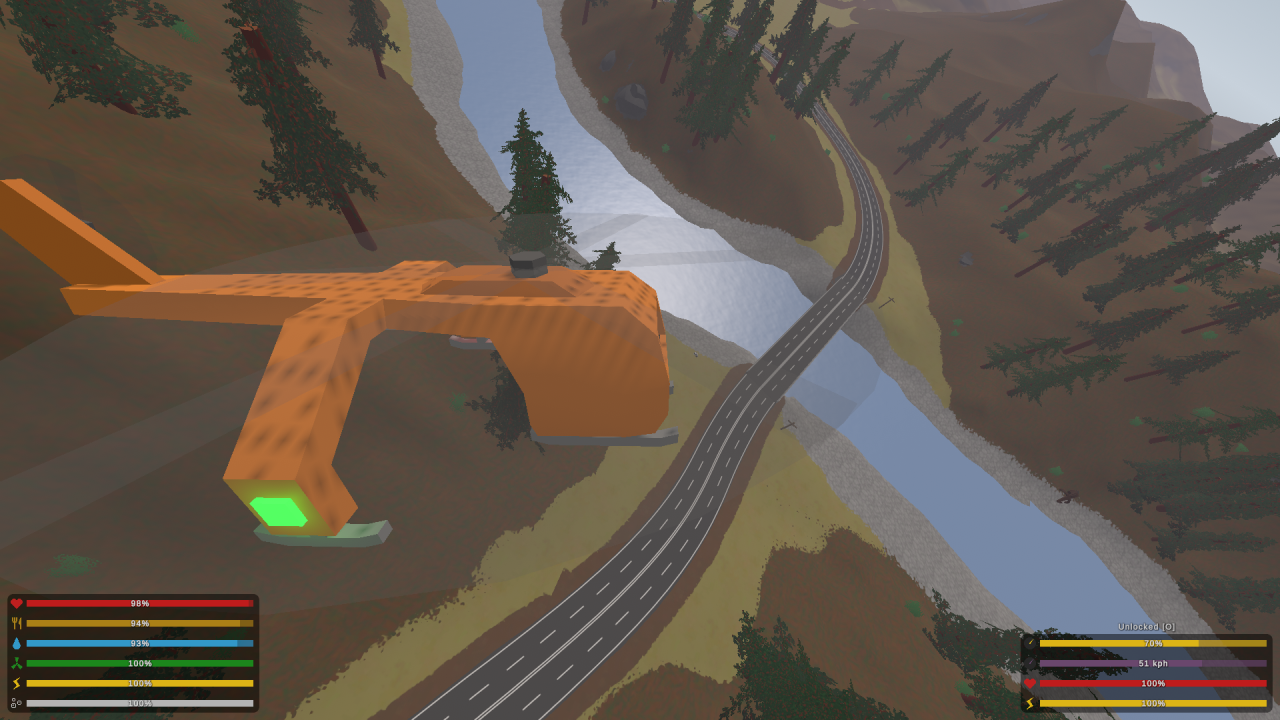Click the red heart health icon
Image resolution: width=1280 pixels, height=720 pixels.
[x=15, y=602]
